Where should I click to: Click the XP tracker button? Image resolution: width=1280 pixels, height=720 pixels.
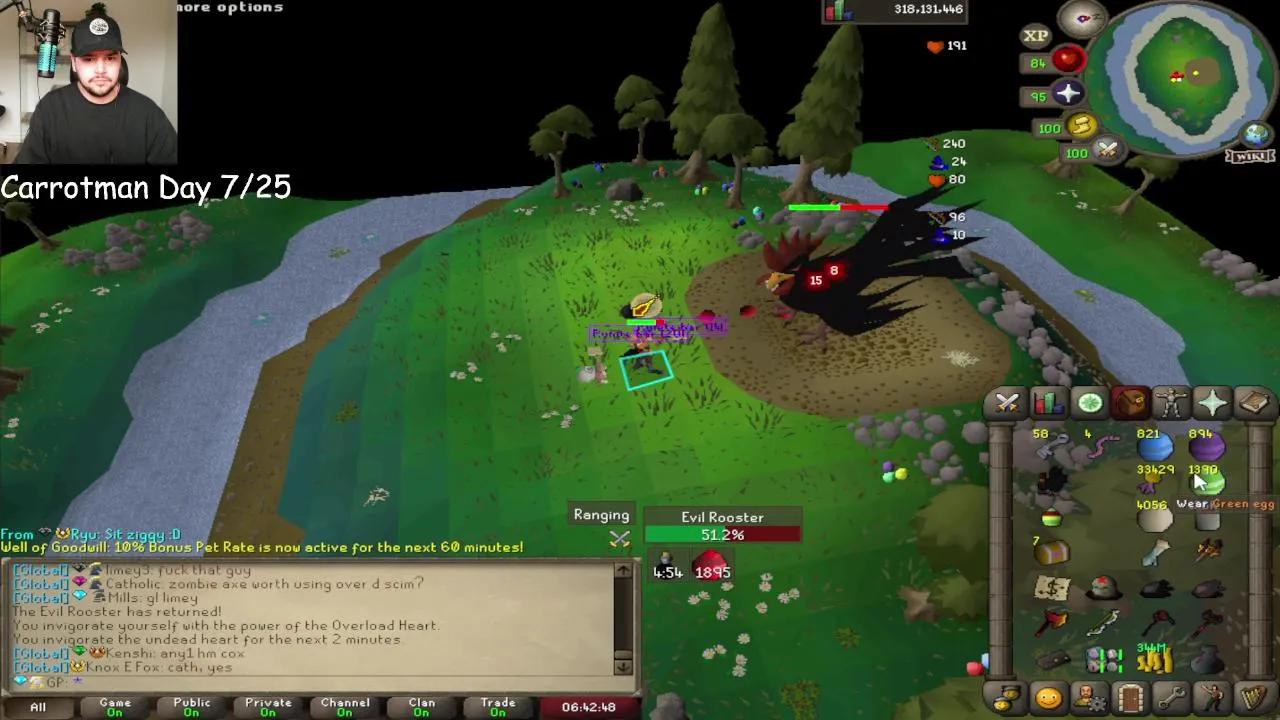[x=1035, y=35]
